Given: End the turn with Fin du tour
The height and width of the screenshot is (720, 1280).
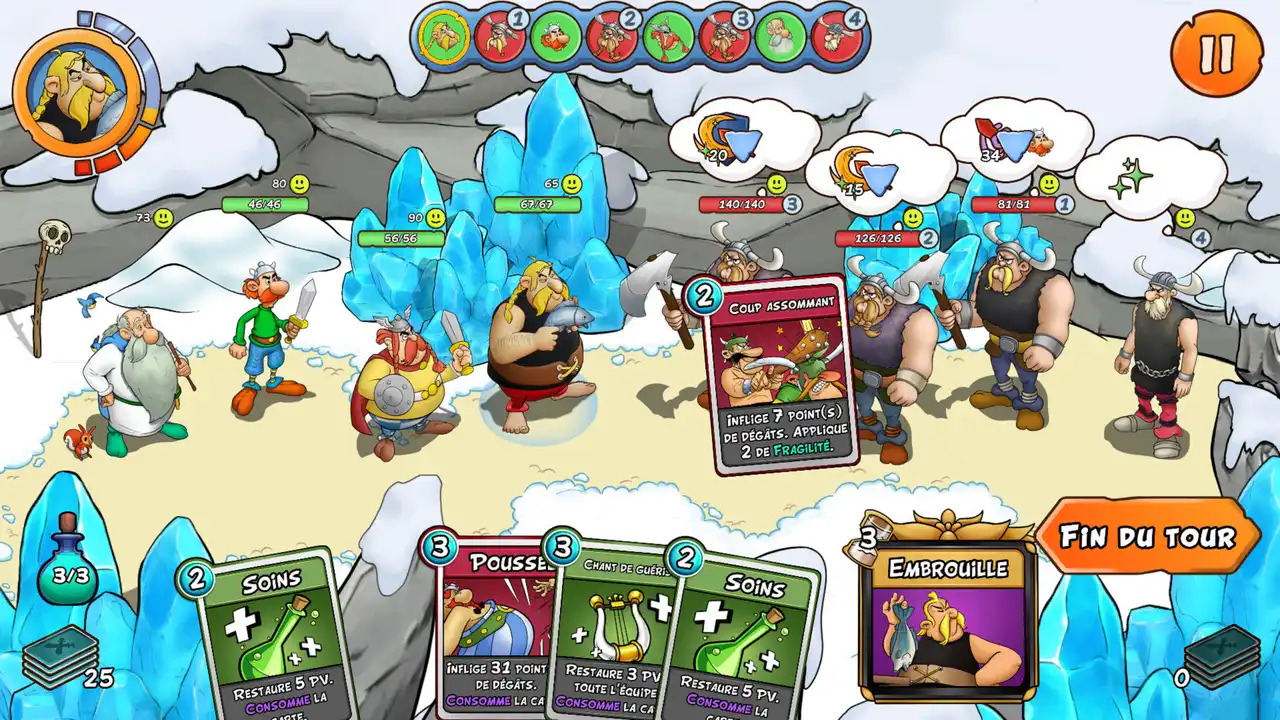Looking at the screenshot, I should pyautogui.click(x=1147, y=537).
